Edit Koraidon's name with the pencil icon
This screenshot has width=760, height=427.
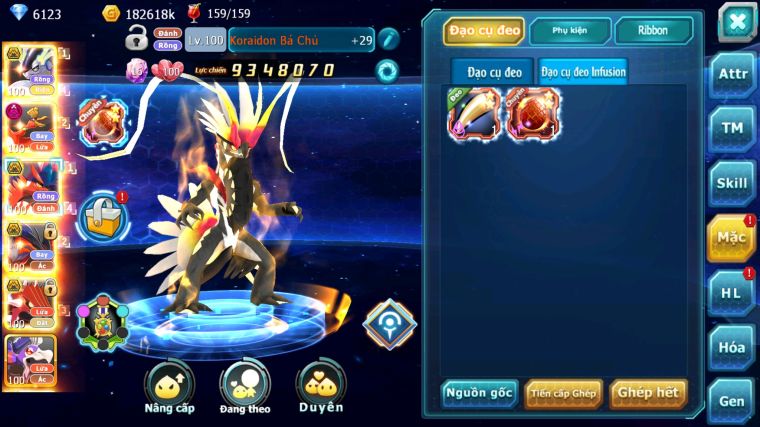pos(387,39)
